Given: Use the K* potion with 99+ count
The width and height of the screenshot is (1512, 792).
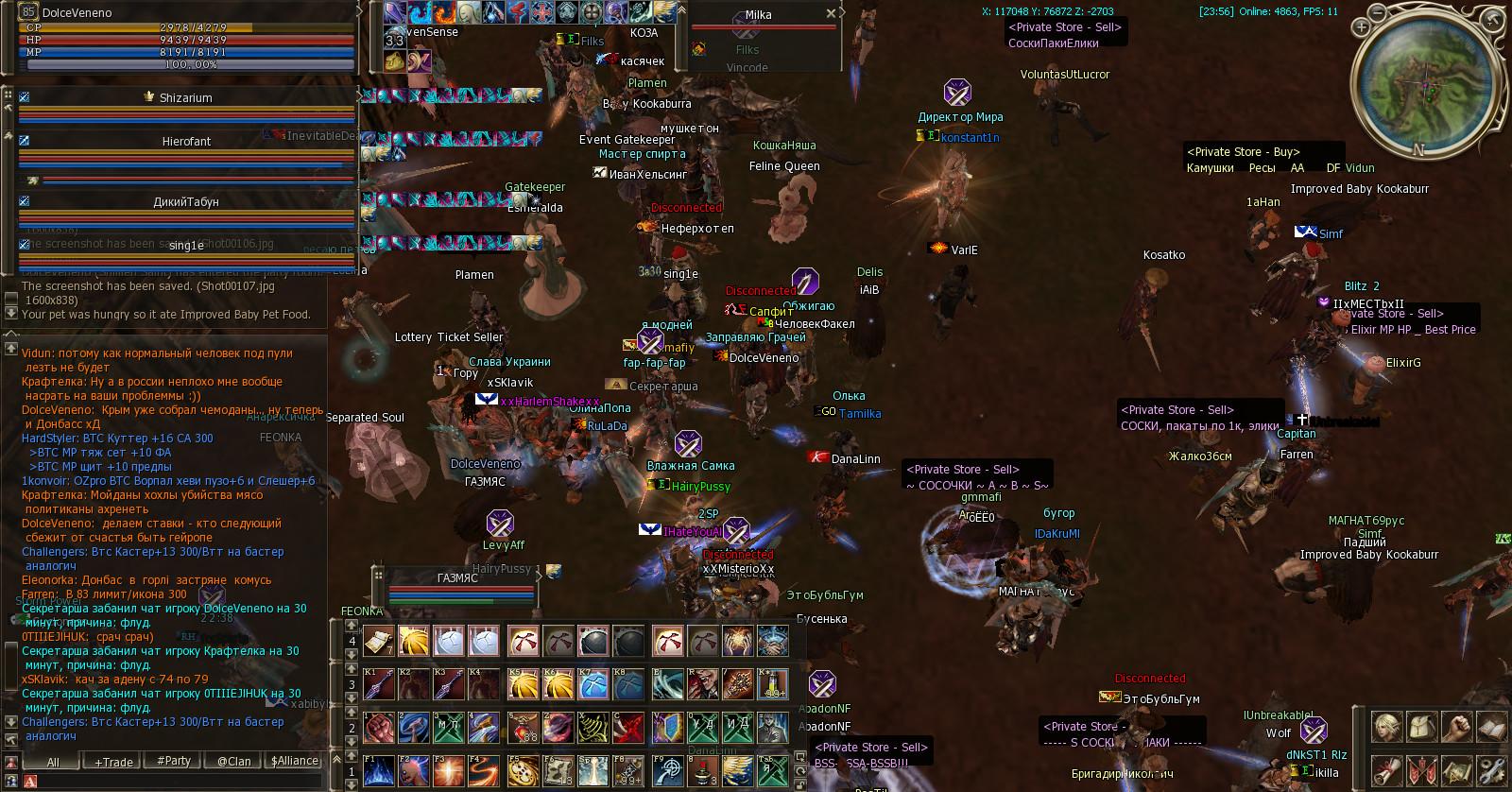Looking at the screenshot, I should [774, 684].
